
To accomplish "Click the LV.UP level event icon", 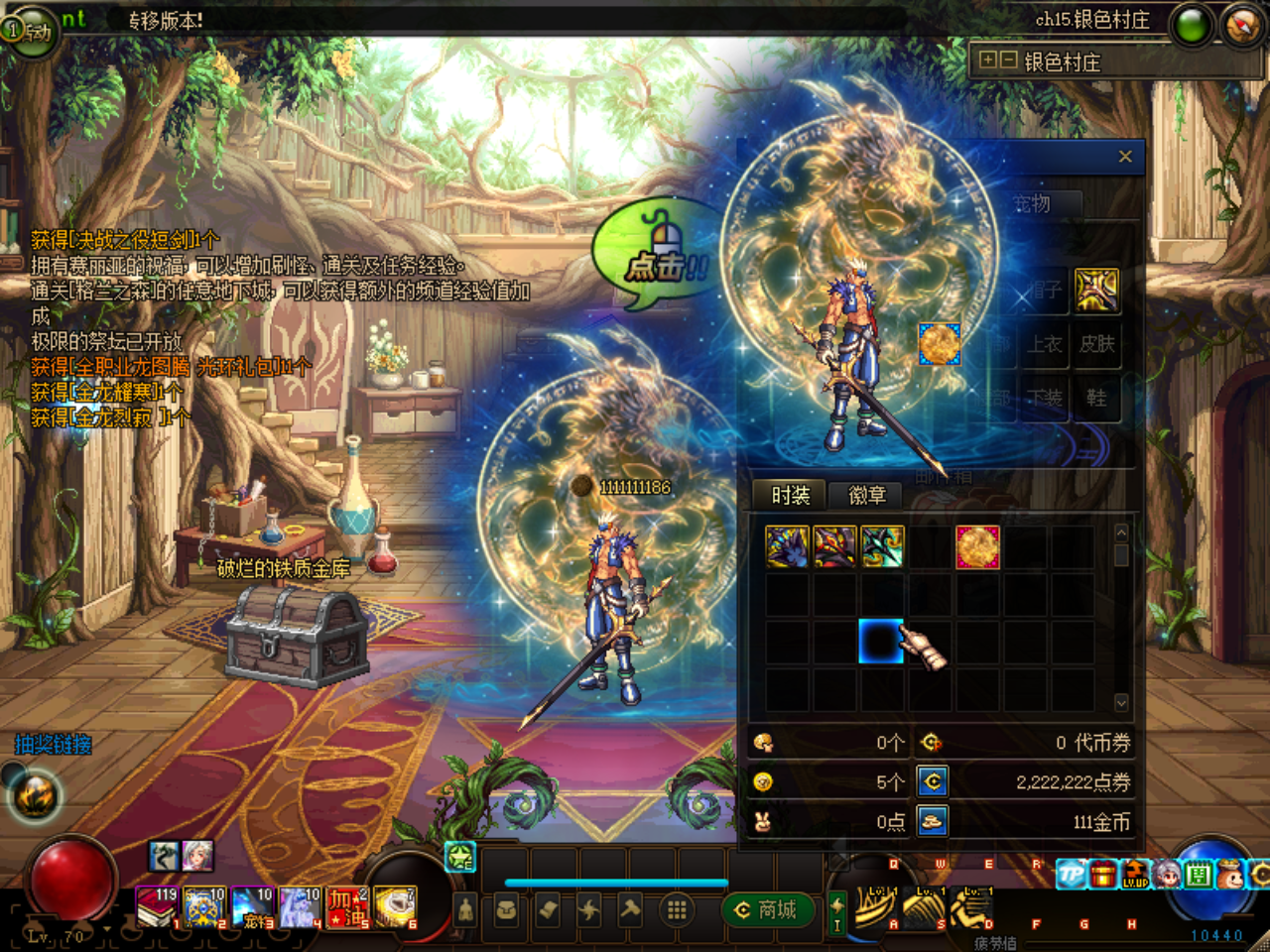I will tap(1134, 875).
